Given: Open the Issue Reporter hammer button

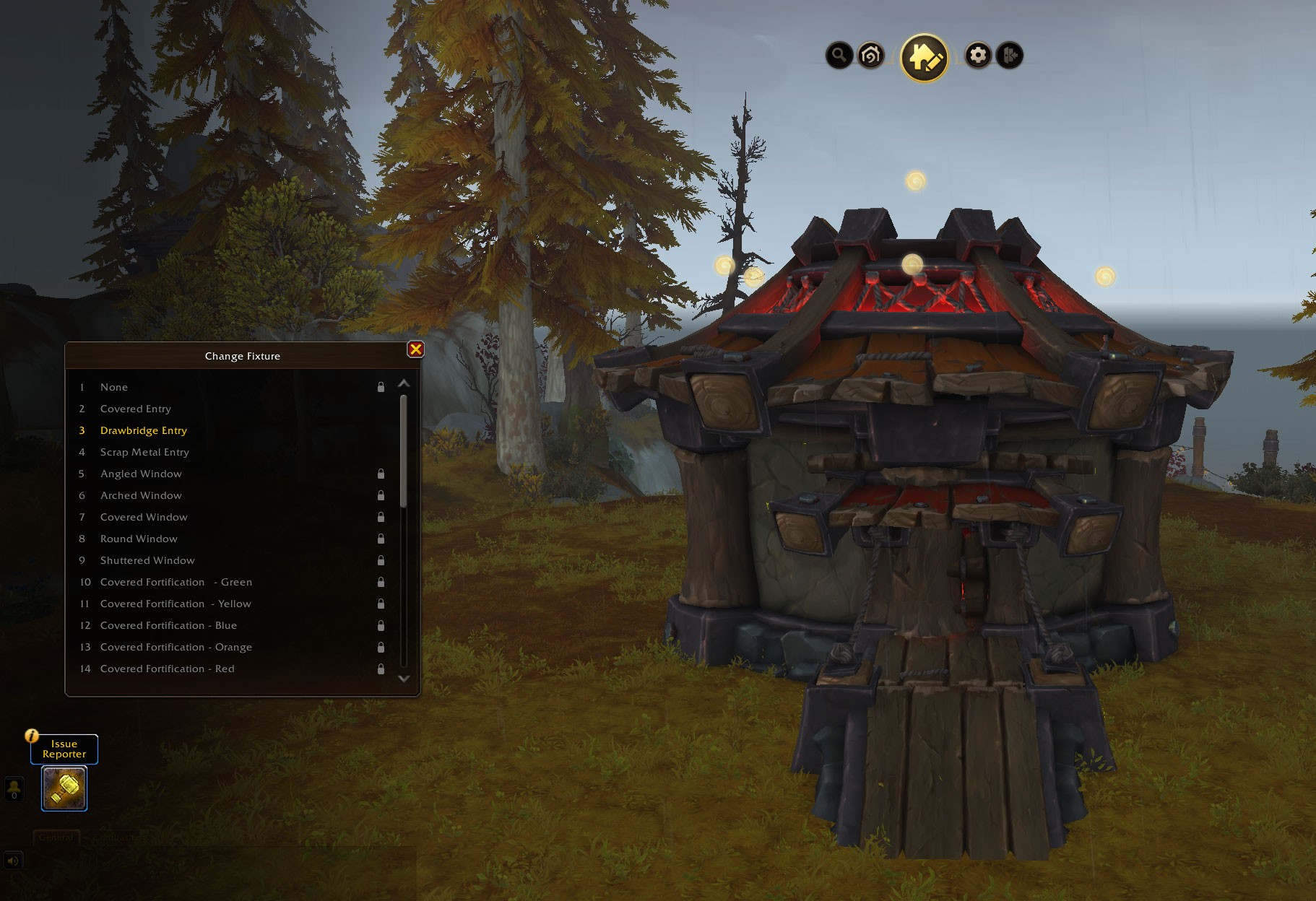Looking at the screenshot, I should (64, 788).
